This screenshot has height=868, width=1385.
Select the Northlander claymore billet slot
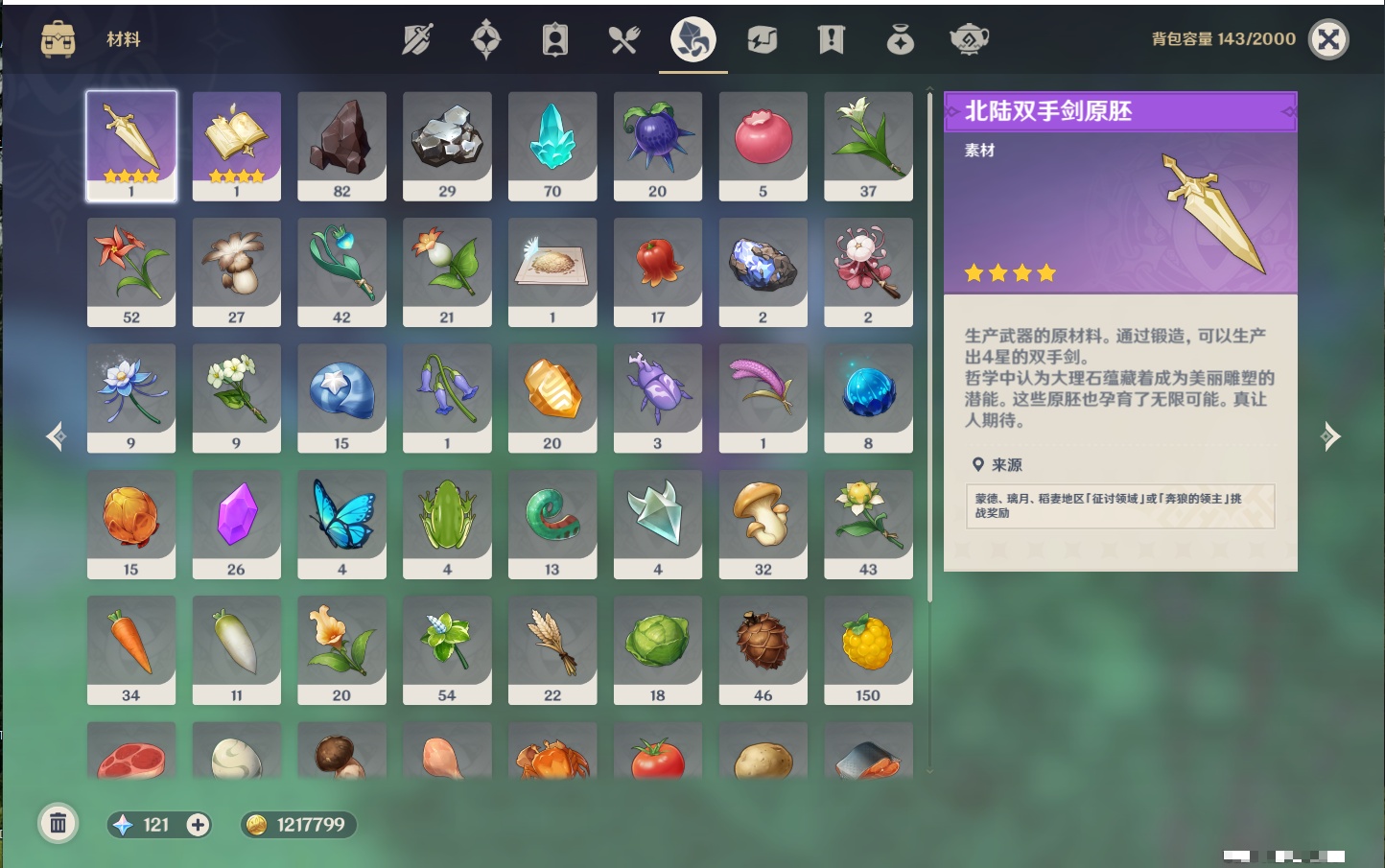[131, 145]
